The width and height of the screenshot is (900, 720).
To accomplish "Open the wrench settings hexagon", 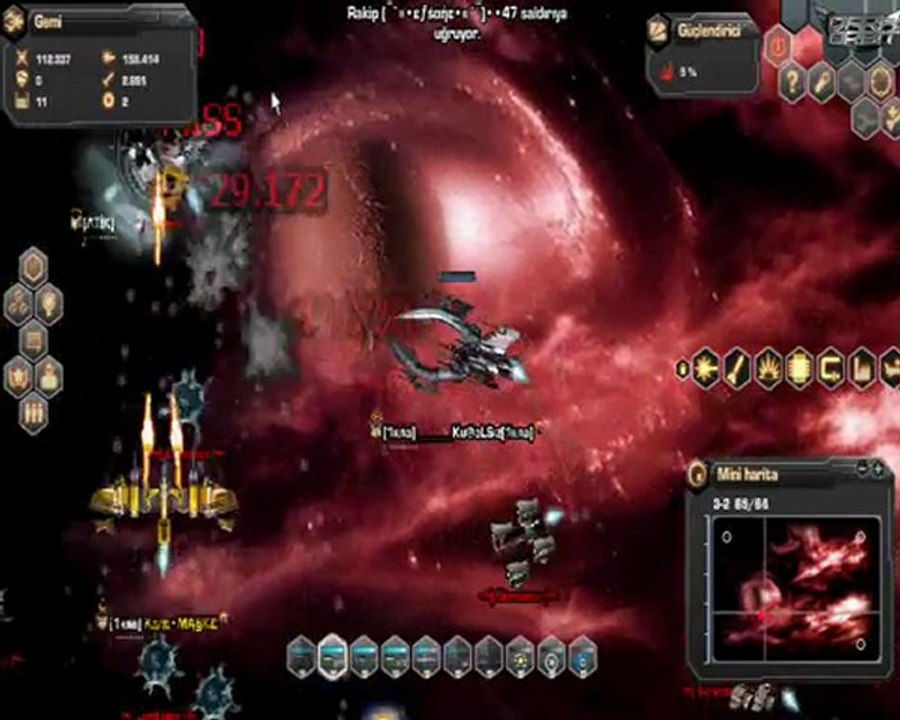I will pos(822,83).
